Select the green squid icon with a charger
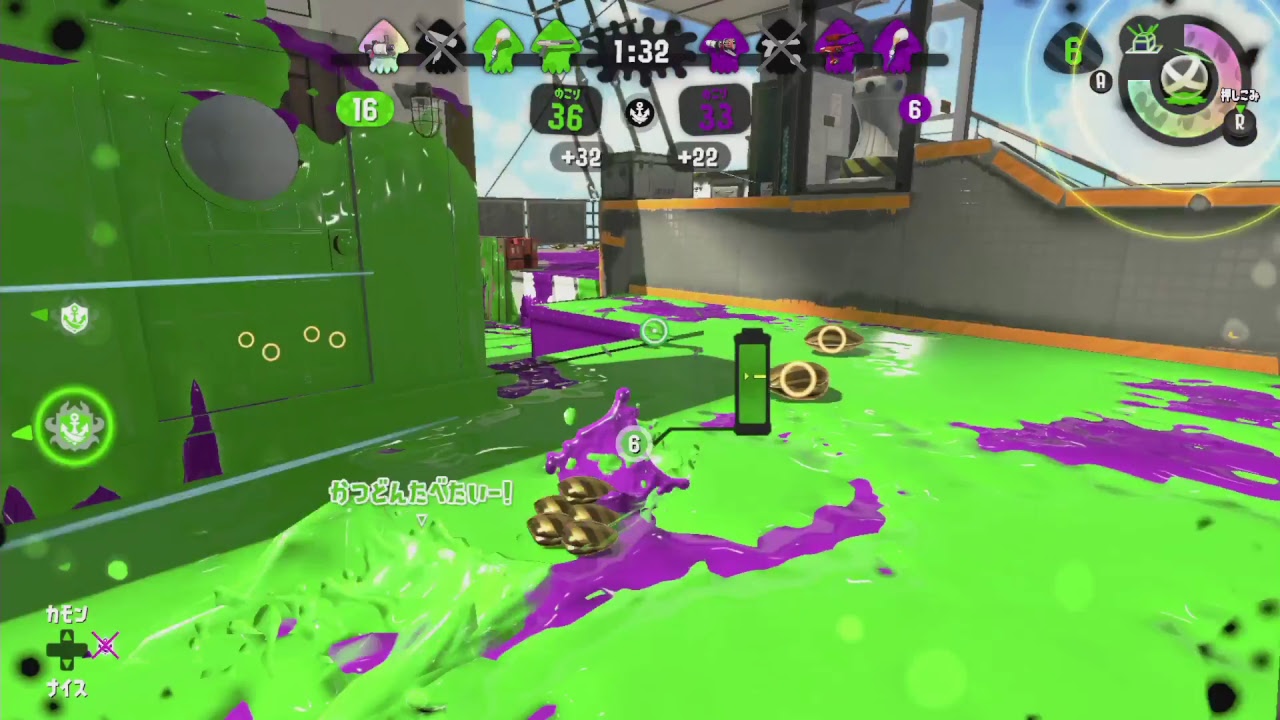 click(x=553, y=46)
